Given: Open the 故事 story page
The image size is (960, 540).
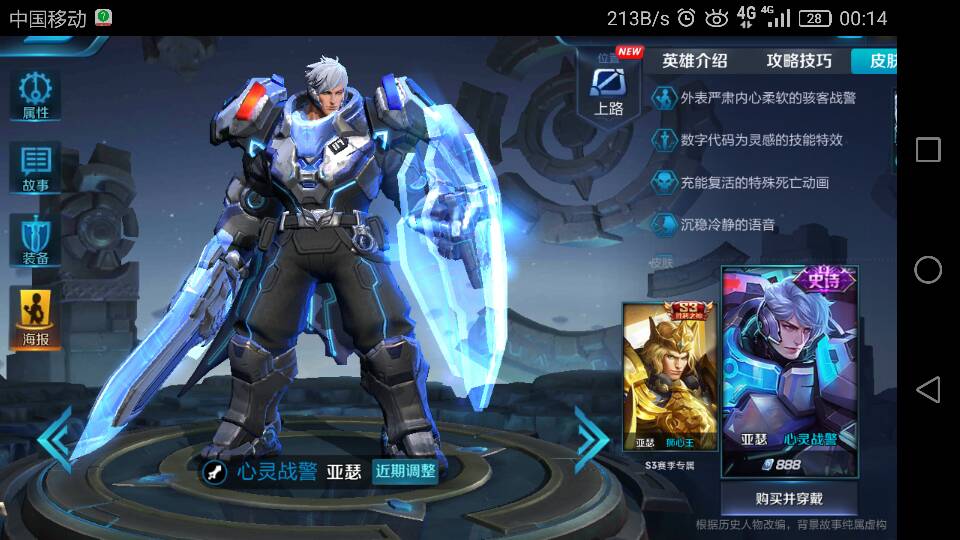Looking at the screenshot, I should [x=36, y=167].
